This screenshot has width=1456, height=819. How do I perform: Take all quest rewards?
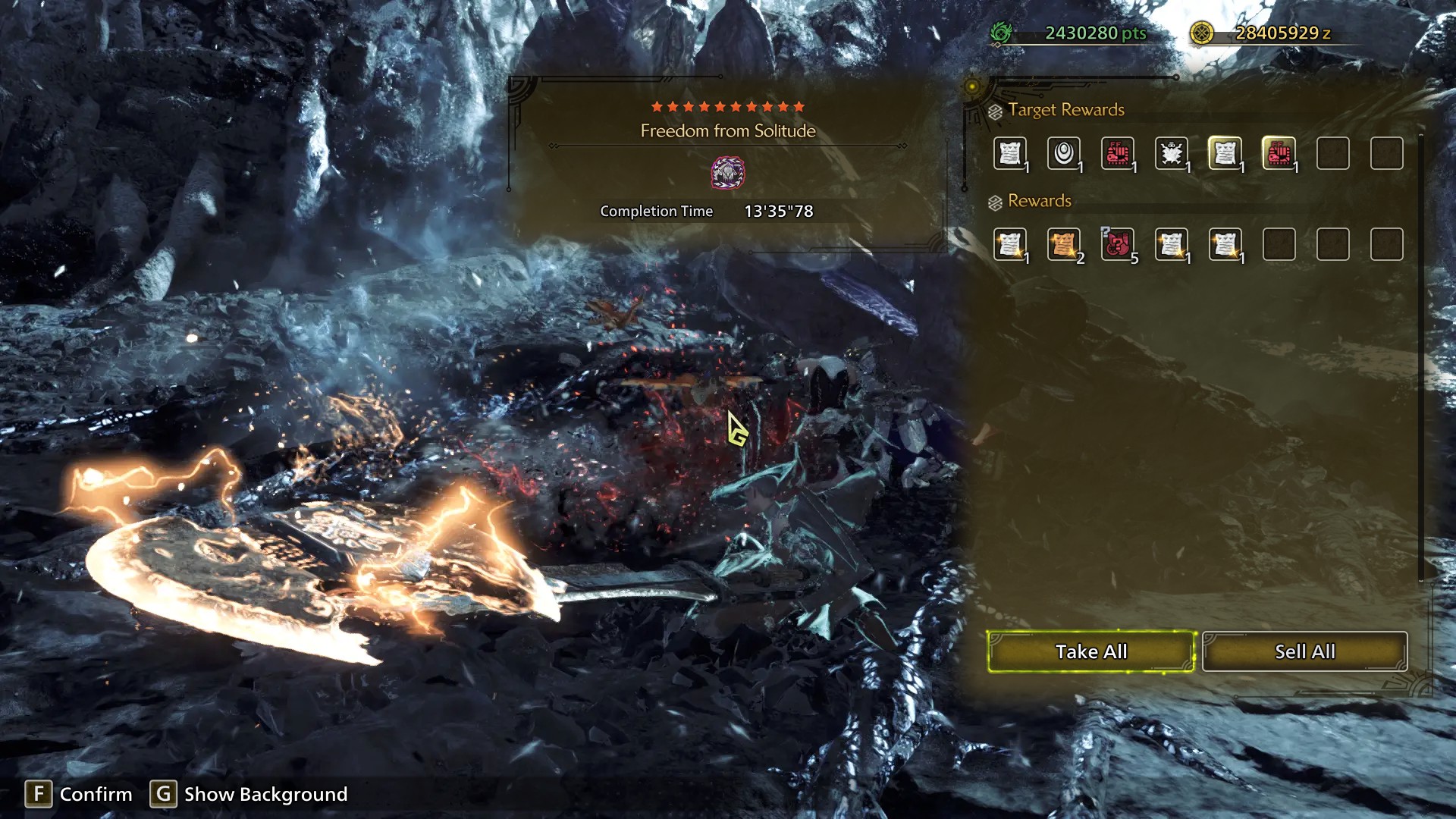coord(1090,651)
